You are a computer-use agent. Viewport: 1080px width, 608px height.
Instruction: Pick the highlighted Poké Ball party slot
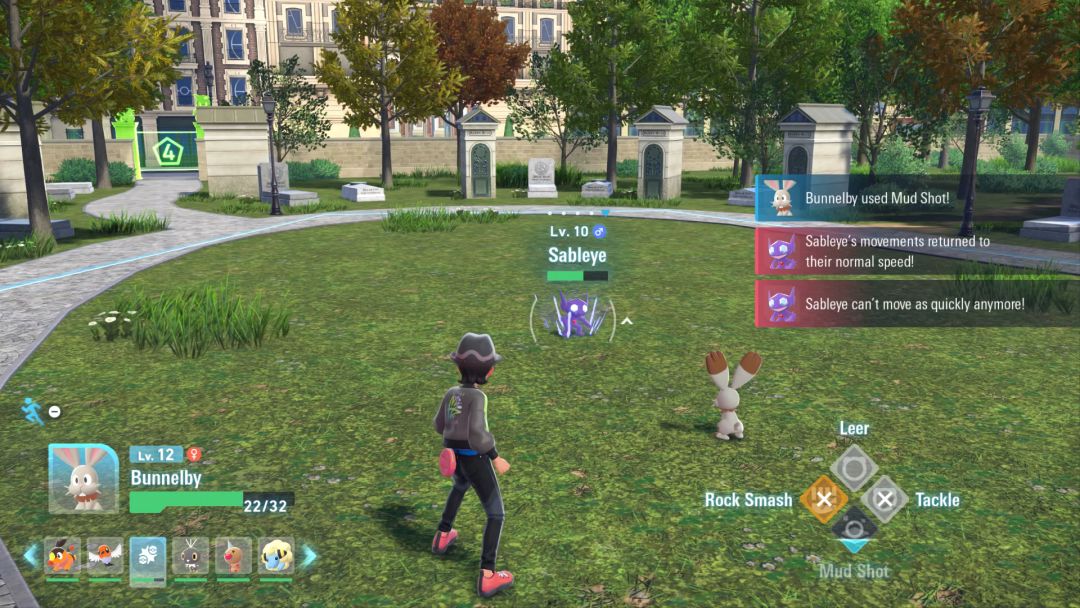pos(148,558)
